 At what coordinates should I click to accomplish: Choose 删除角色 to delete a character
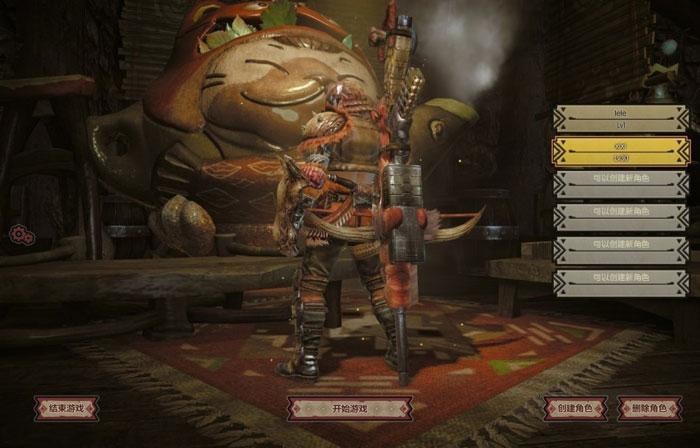coord(650,408)
